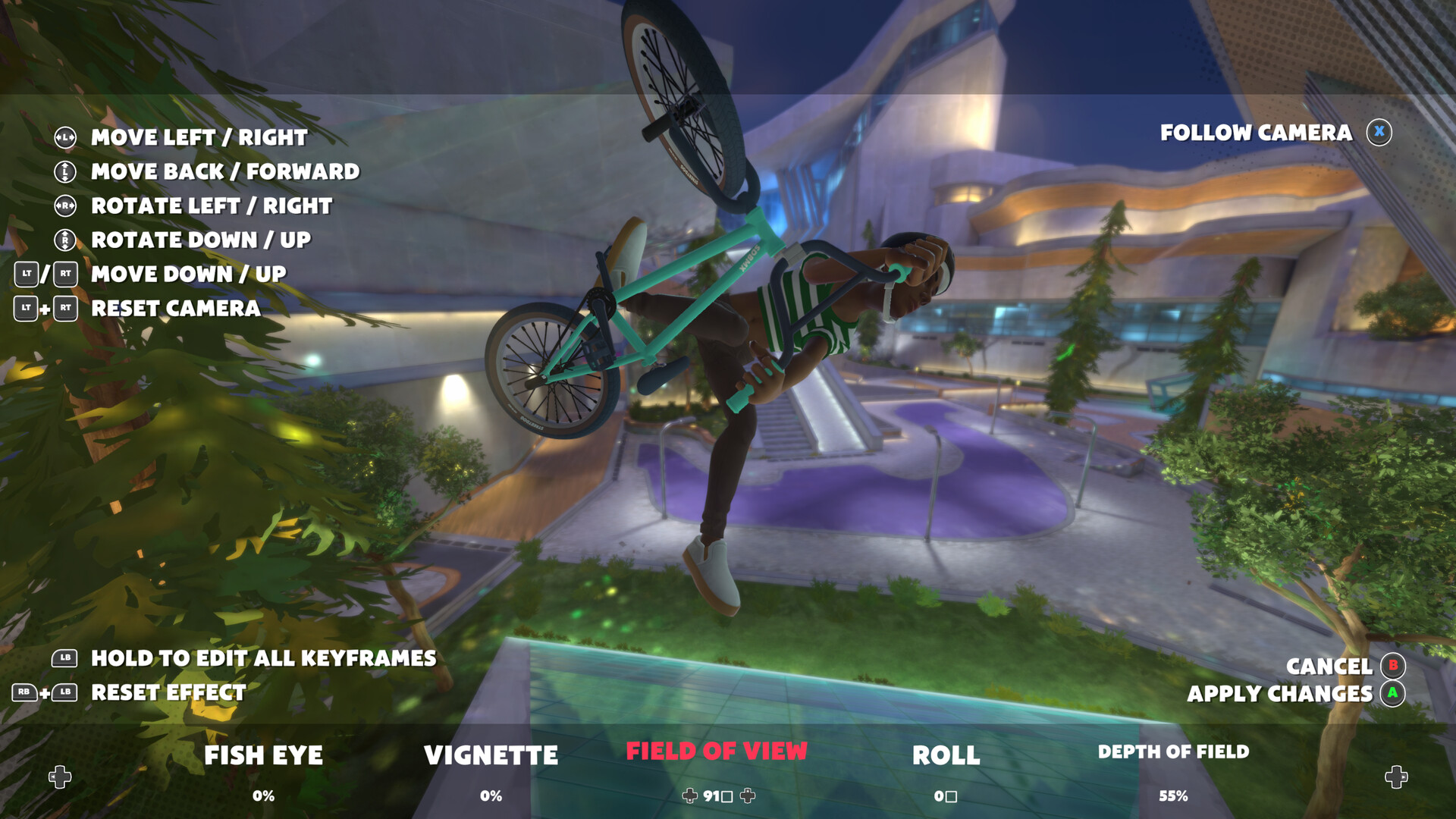Click the A button icon beside Apply Changes

pyautogui.click(x=1393, y=694)
